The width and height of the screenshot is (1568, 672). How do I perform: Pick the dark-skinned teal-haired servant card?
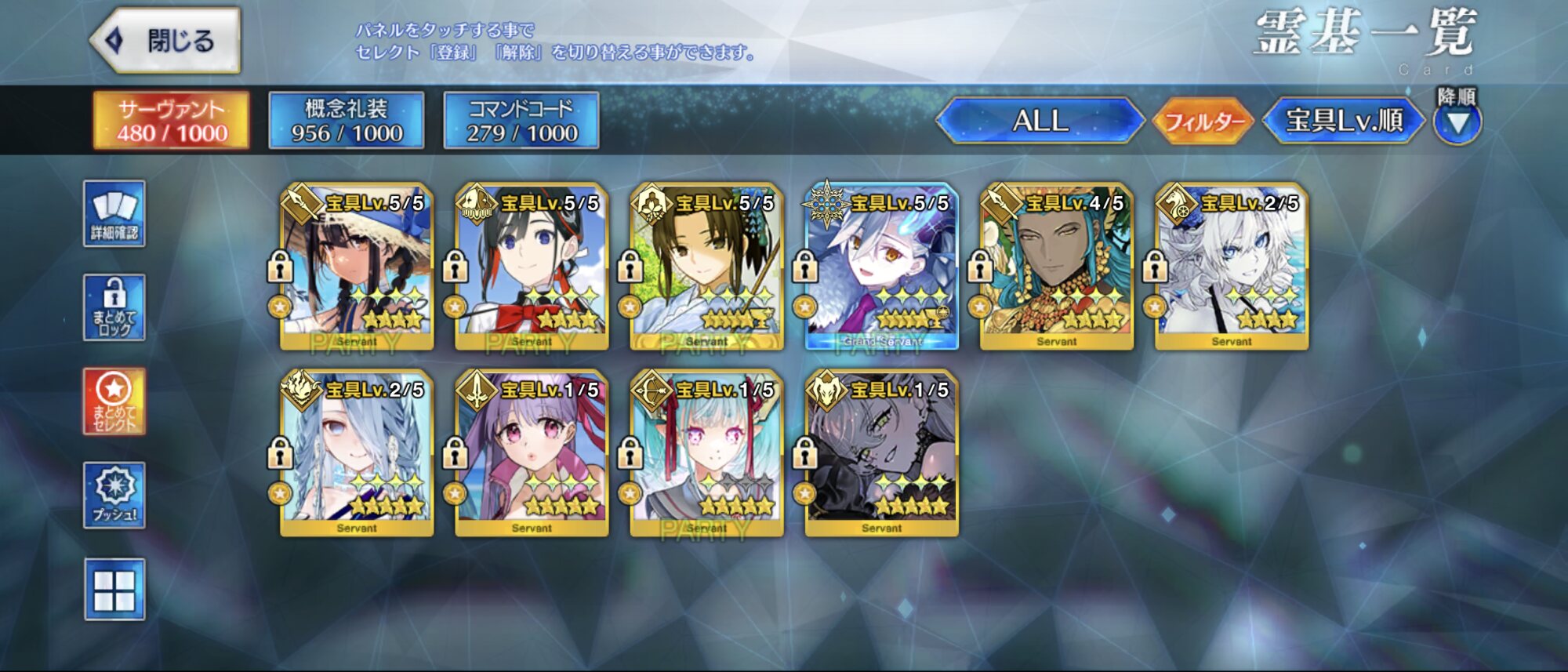(1056, 267)
